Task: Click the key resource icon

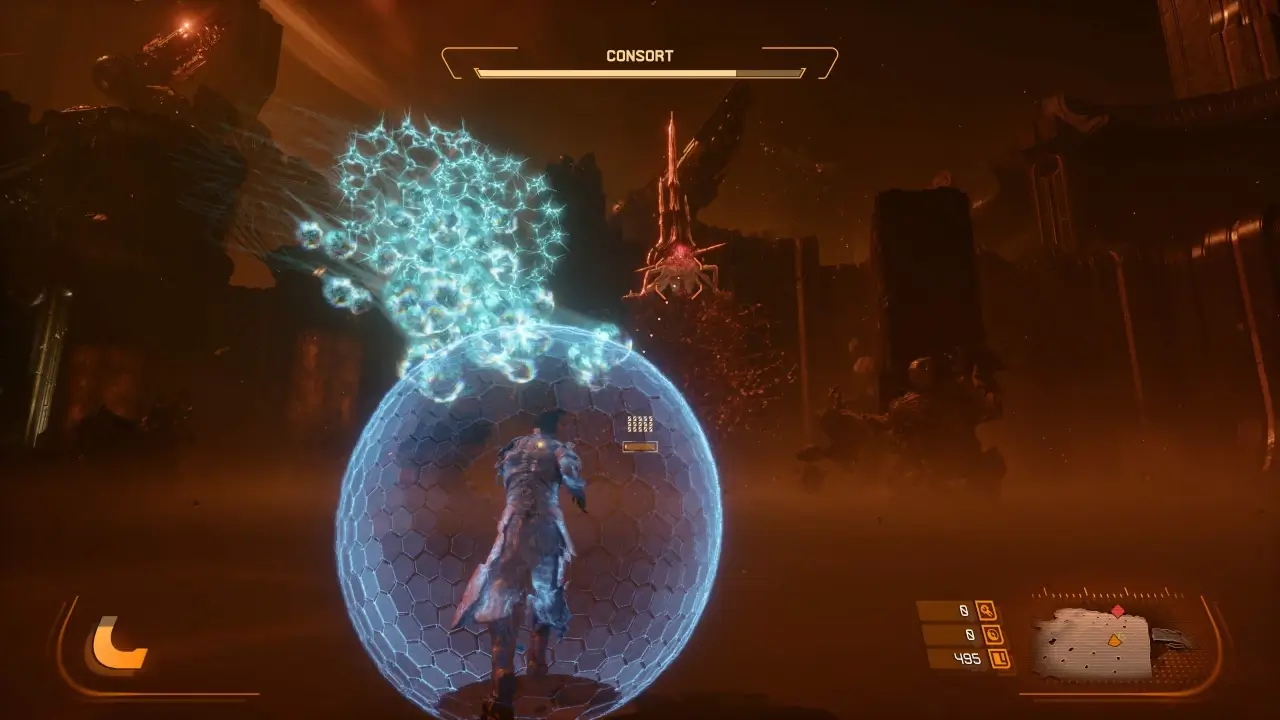Action: click(986, 611)
